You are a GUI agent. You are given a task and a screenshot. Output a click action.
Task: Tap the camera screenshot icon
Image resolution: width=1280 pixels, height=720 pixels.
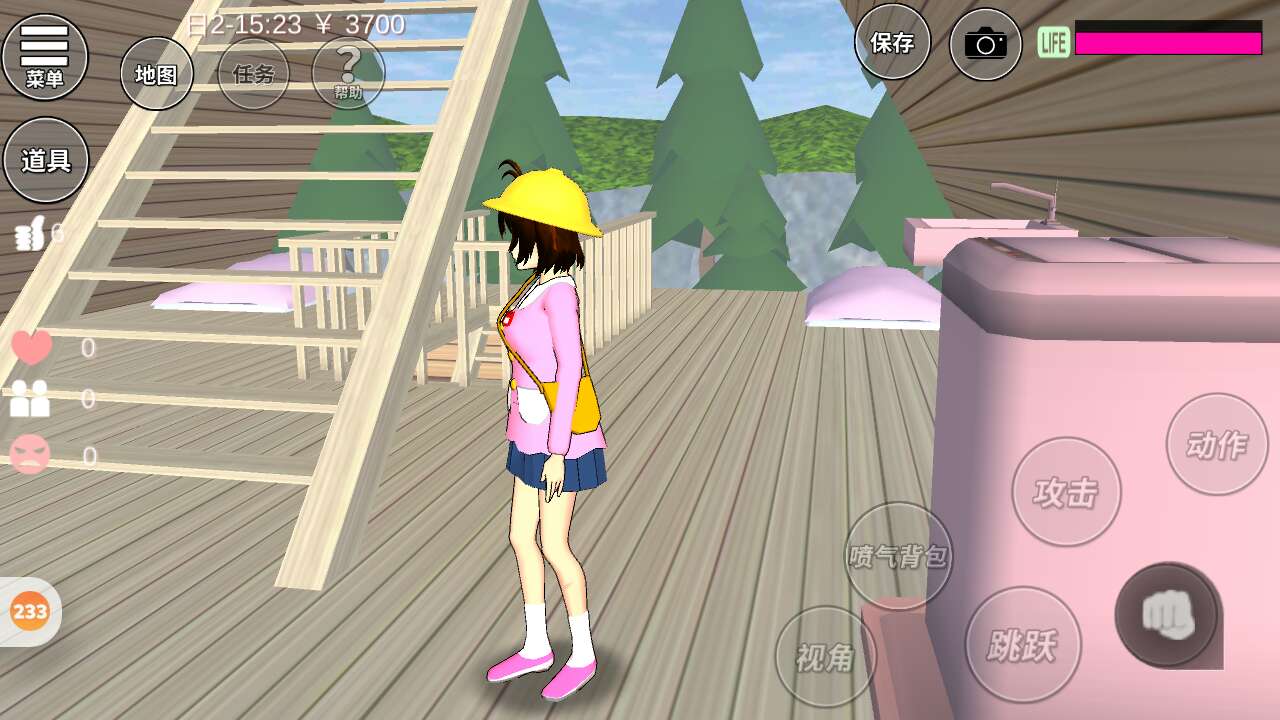tap(985, 43)
